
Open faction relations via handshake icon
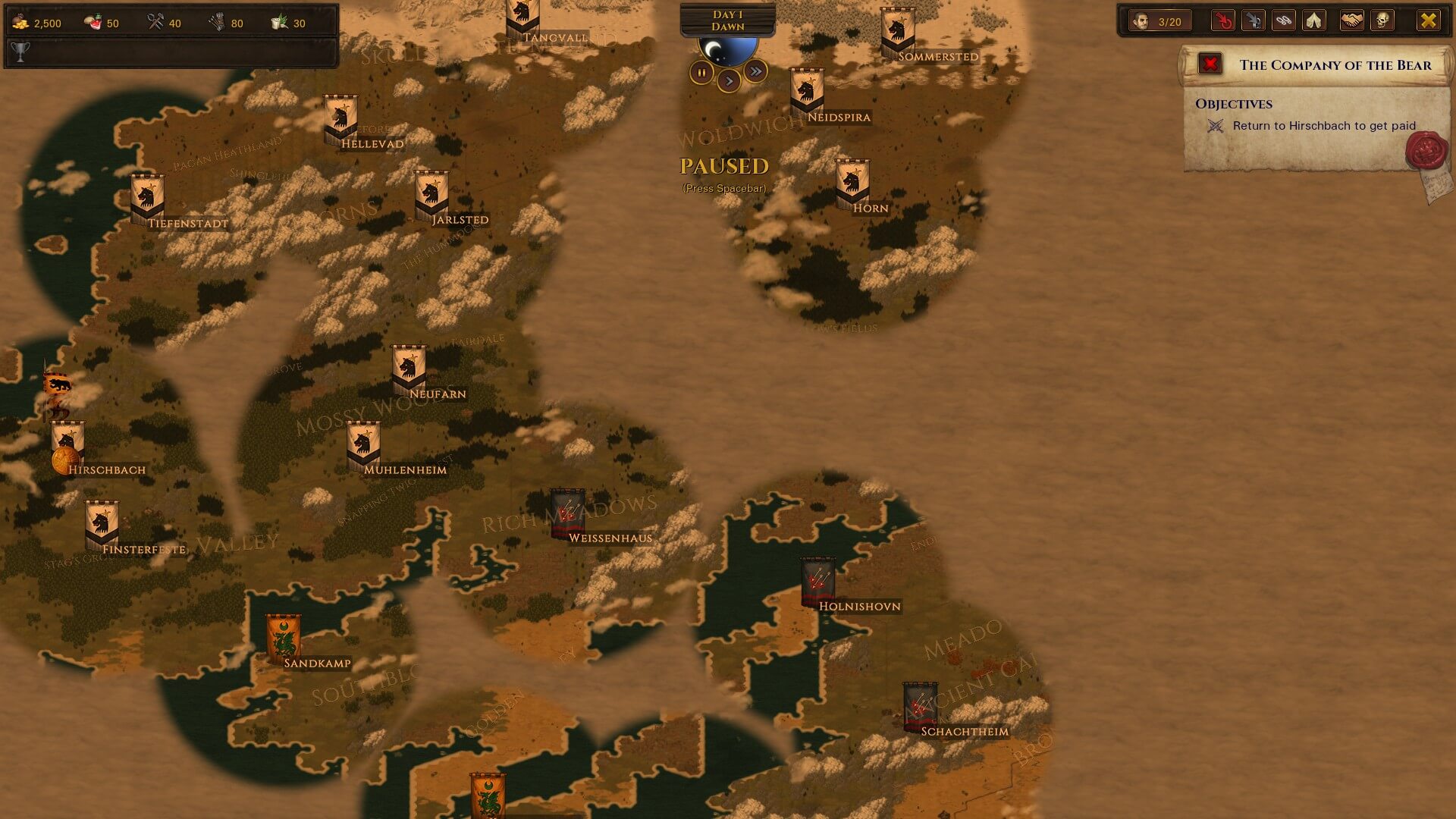(1351, 21)
